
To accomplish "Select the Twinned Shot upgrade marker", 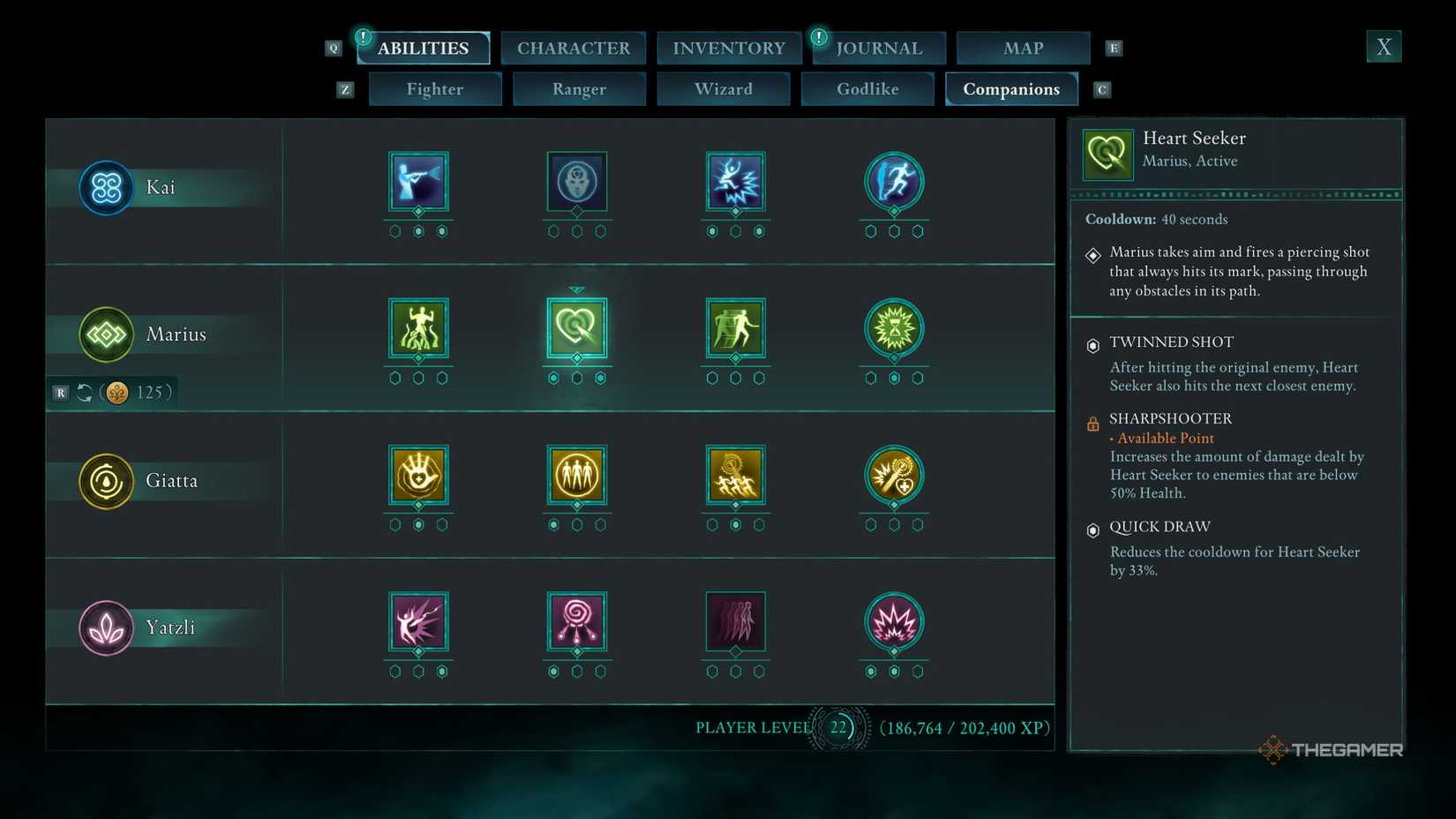I will click(1092, 342).
